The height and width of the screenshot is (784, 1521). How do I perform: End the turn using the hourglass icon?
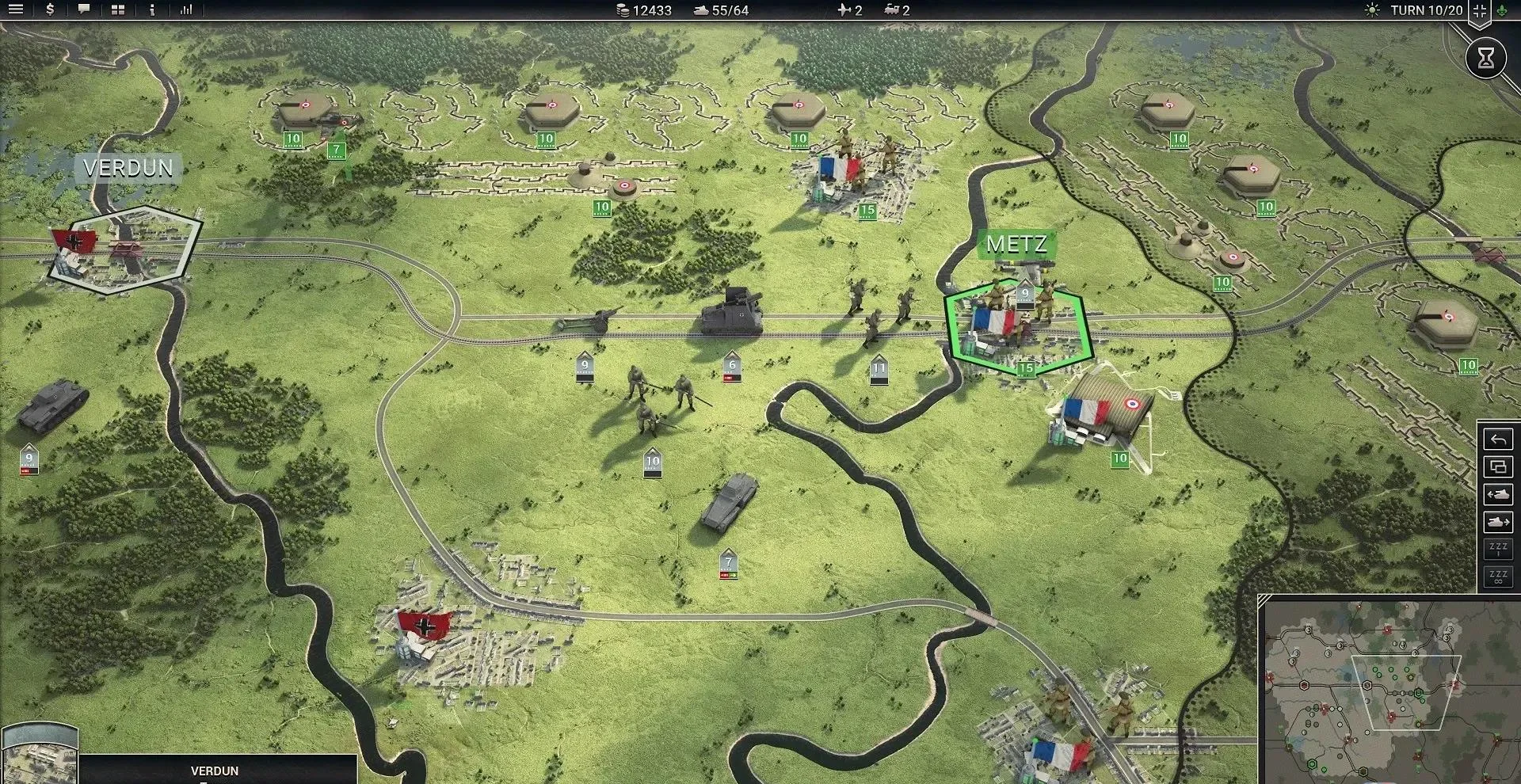pyautogui.click(x=1487, y=57)
